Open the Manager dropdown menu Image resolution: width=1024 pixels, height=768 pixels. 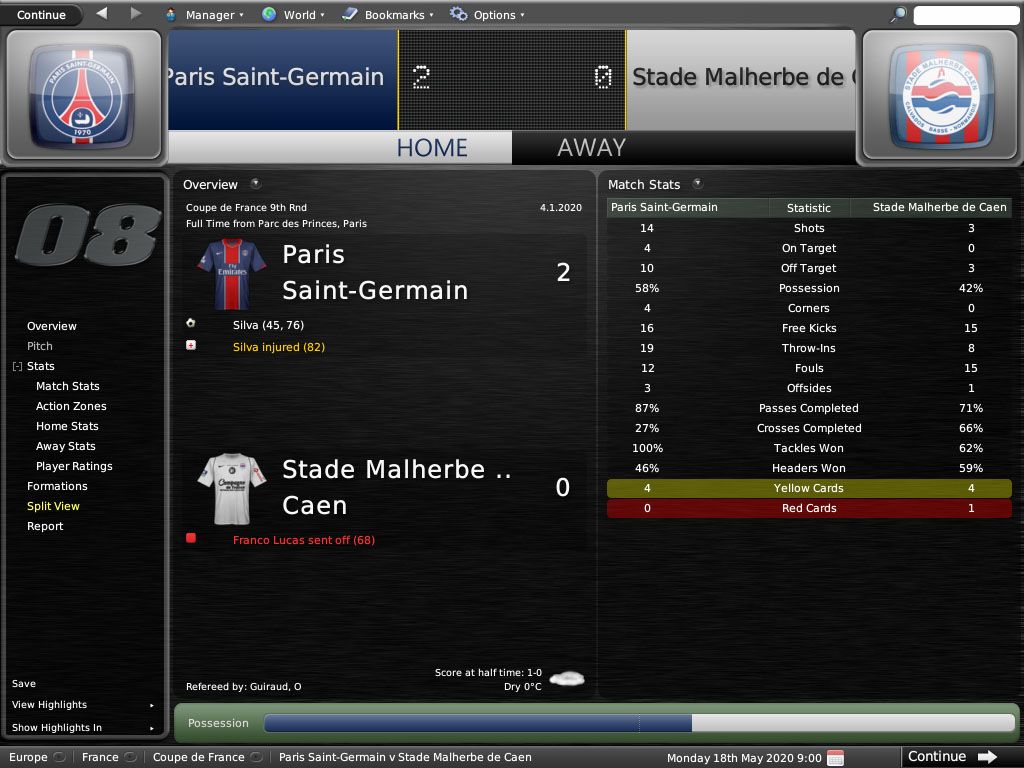click(x=203, y=15)
